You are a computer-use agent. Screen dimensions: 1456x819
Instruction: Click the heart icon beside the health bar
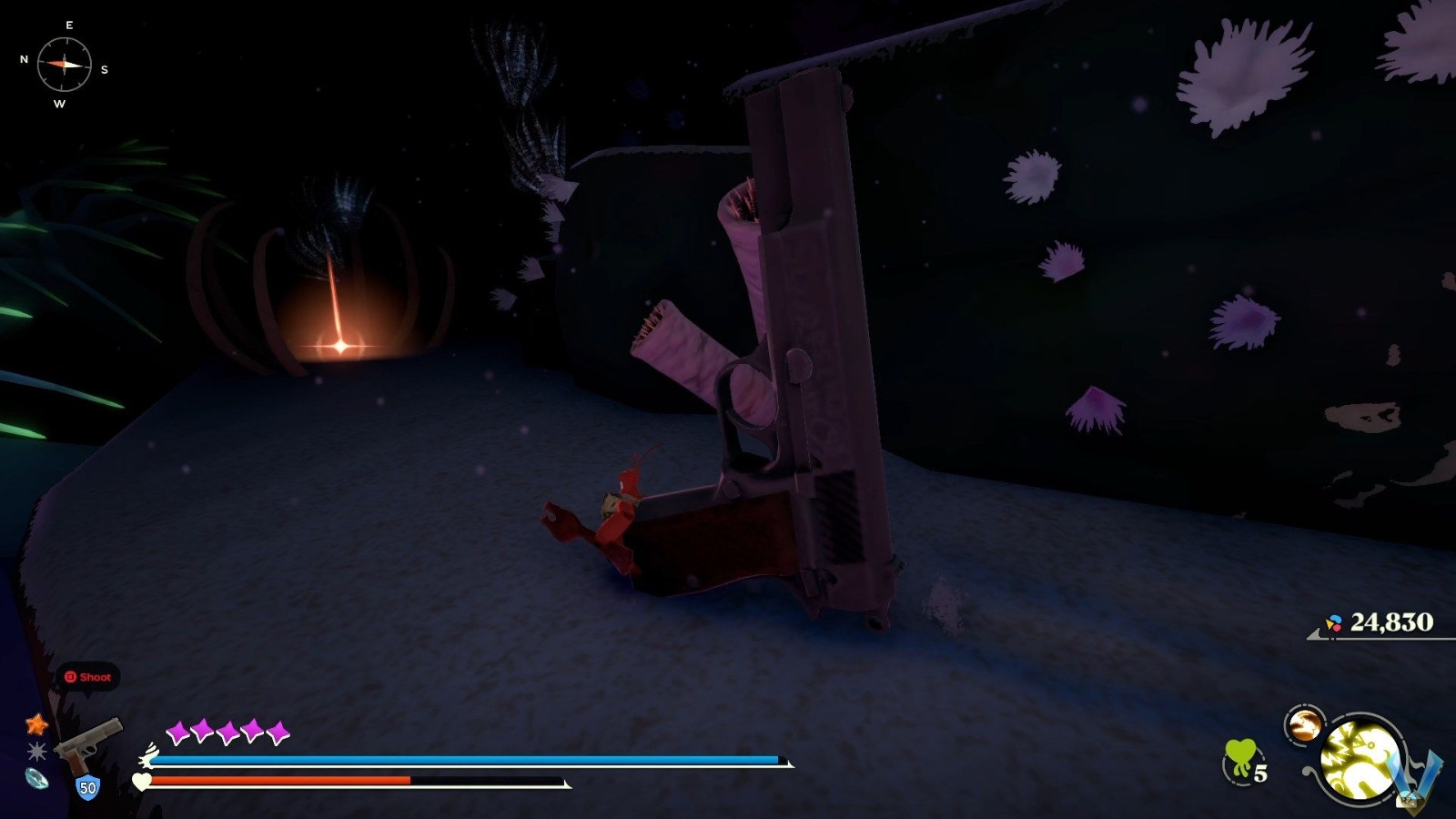(141, 781)
